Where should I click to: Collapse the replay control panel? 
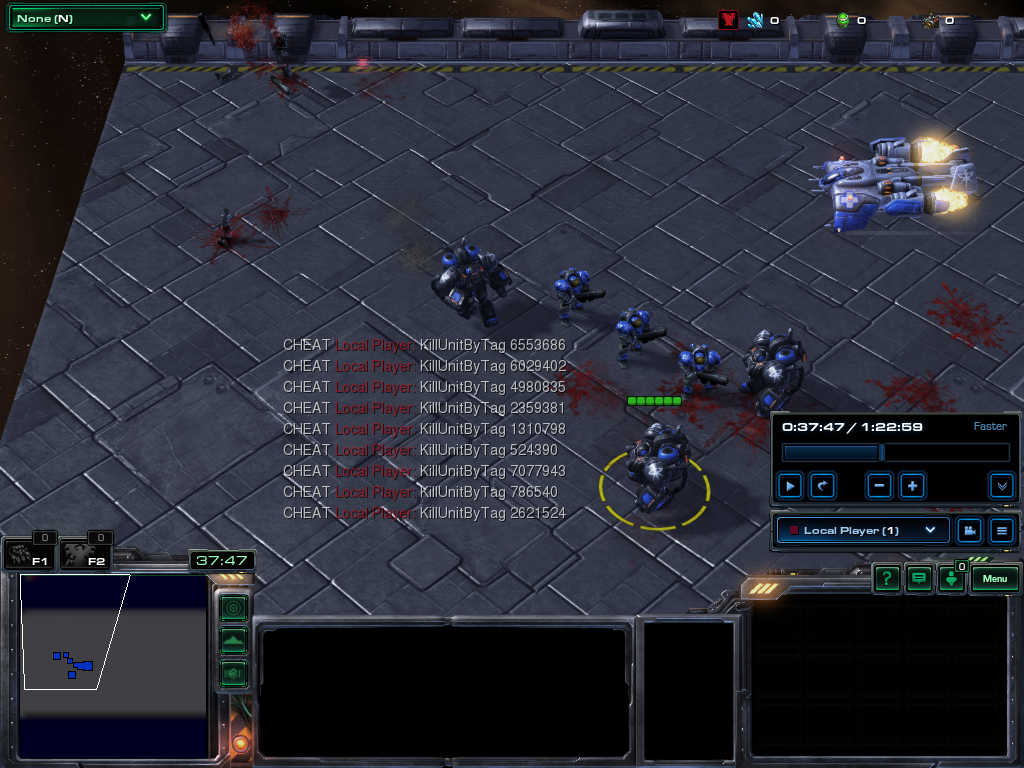pos(1002,486)
